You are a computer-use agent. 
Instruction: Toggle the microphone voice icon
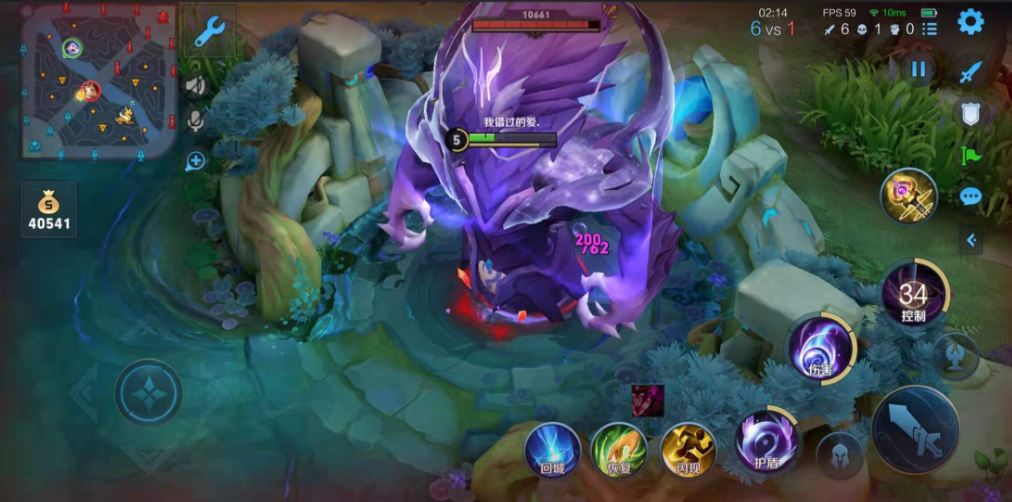tap(195, 121)
